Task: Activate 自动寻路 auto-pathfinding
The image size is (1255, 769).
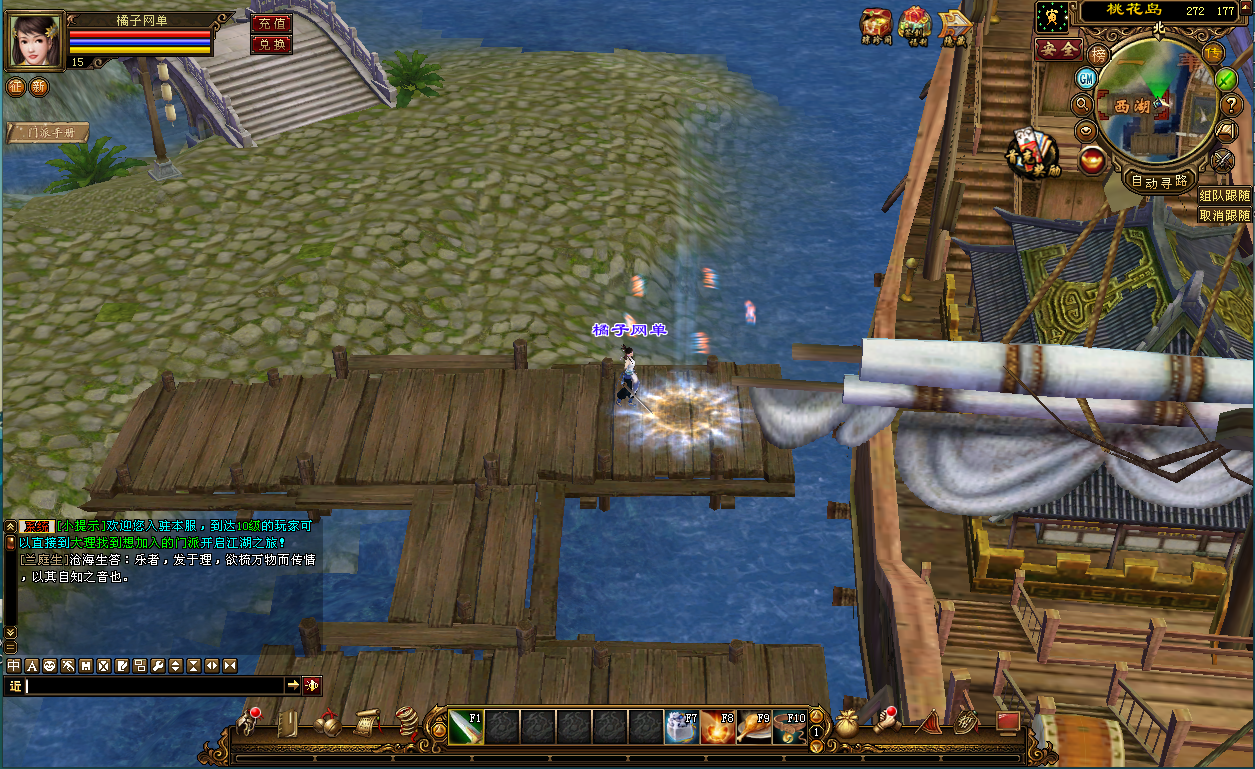Action: point(1160,181)
